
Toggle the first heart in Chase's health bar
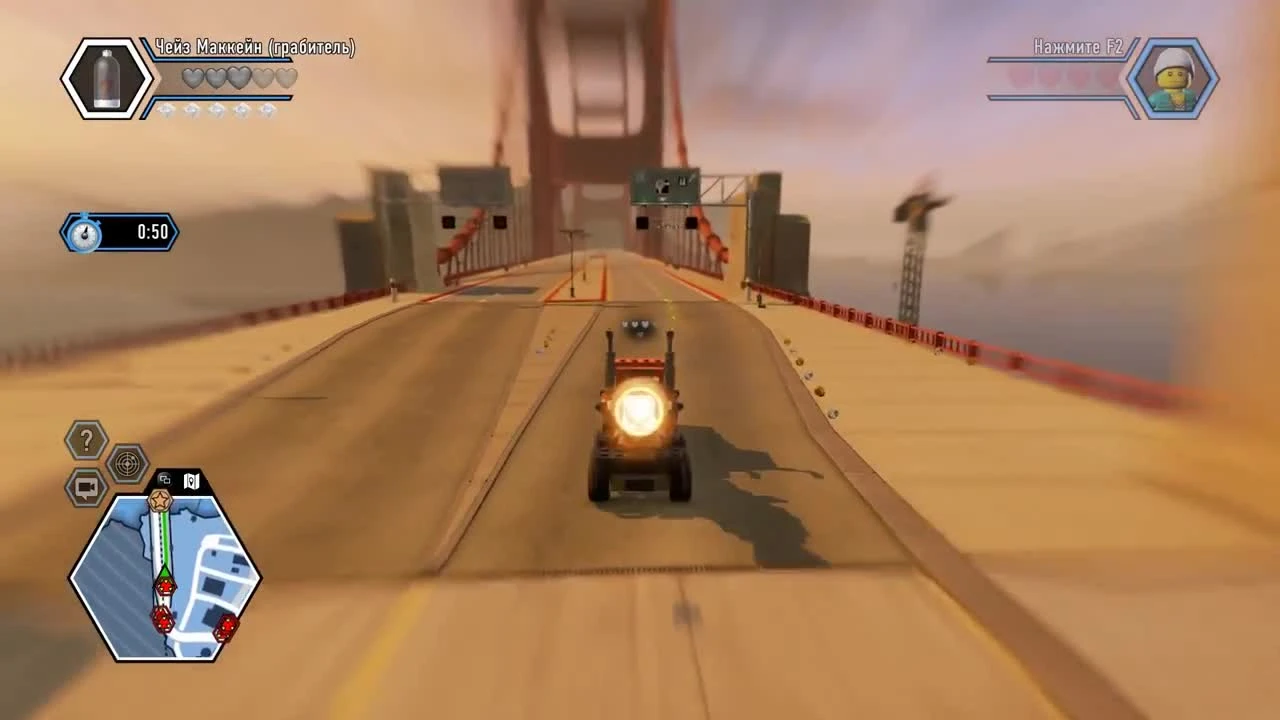point(192,78)
